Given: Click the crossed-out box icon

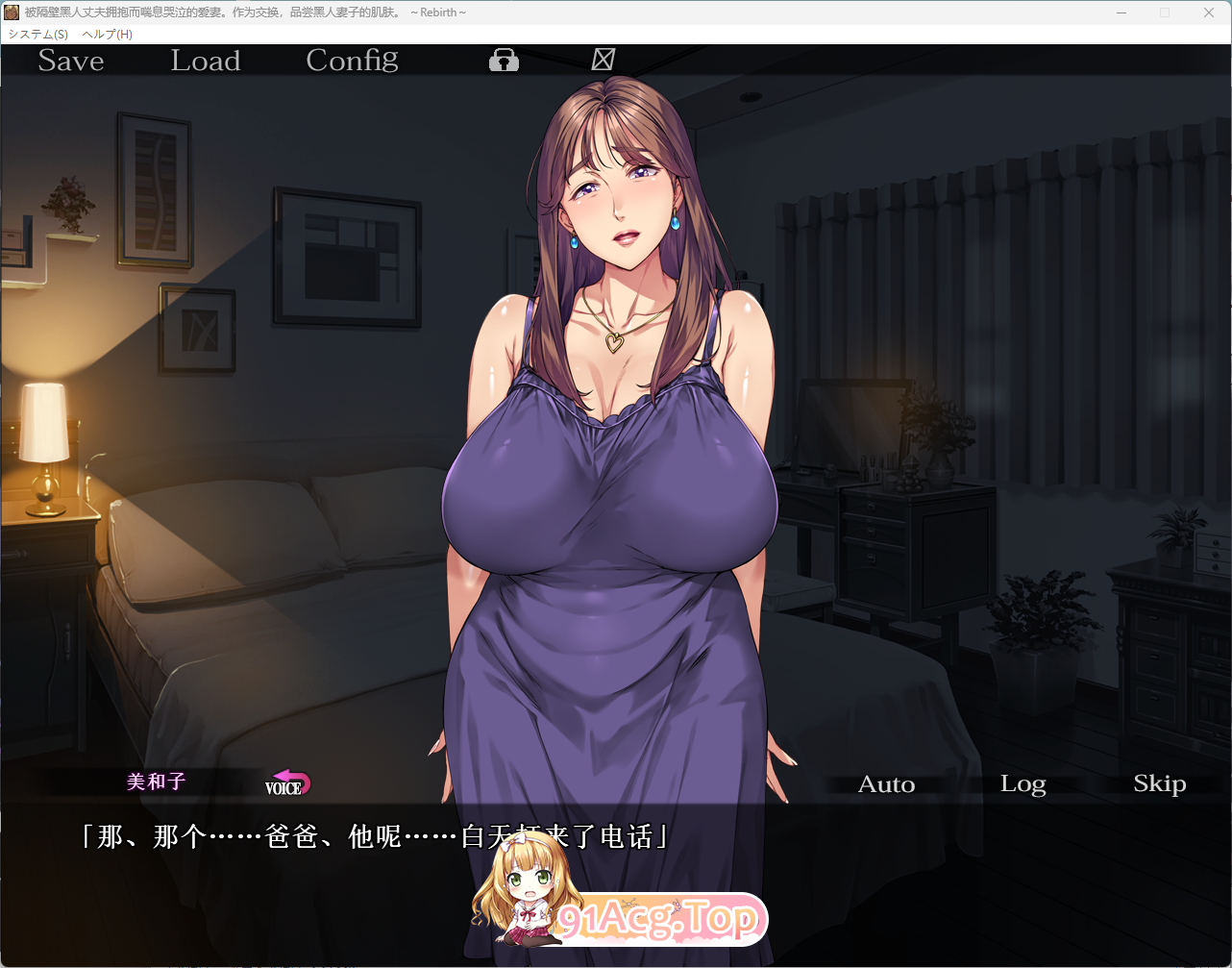Looking at the screenshot, I should pos(603,60).
